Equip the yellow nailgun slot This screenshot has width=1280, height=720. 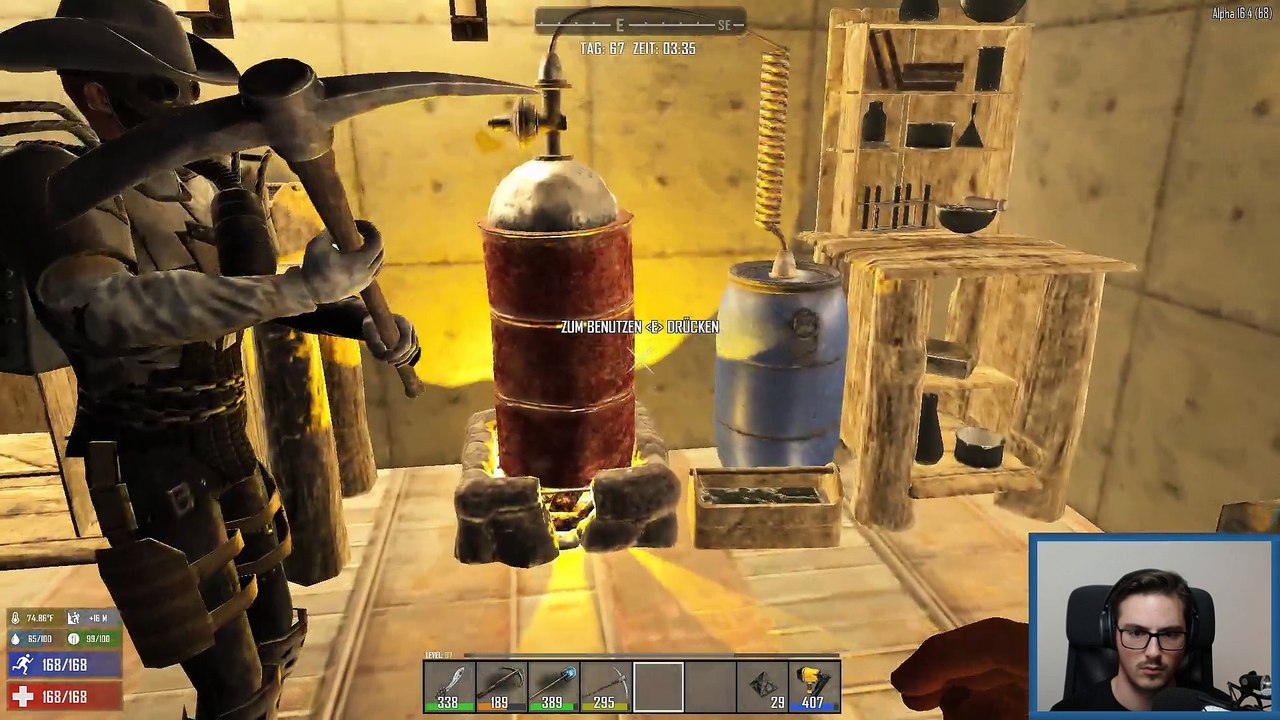(814, 687)
